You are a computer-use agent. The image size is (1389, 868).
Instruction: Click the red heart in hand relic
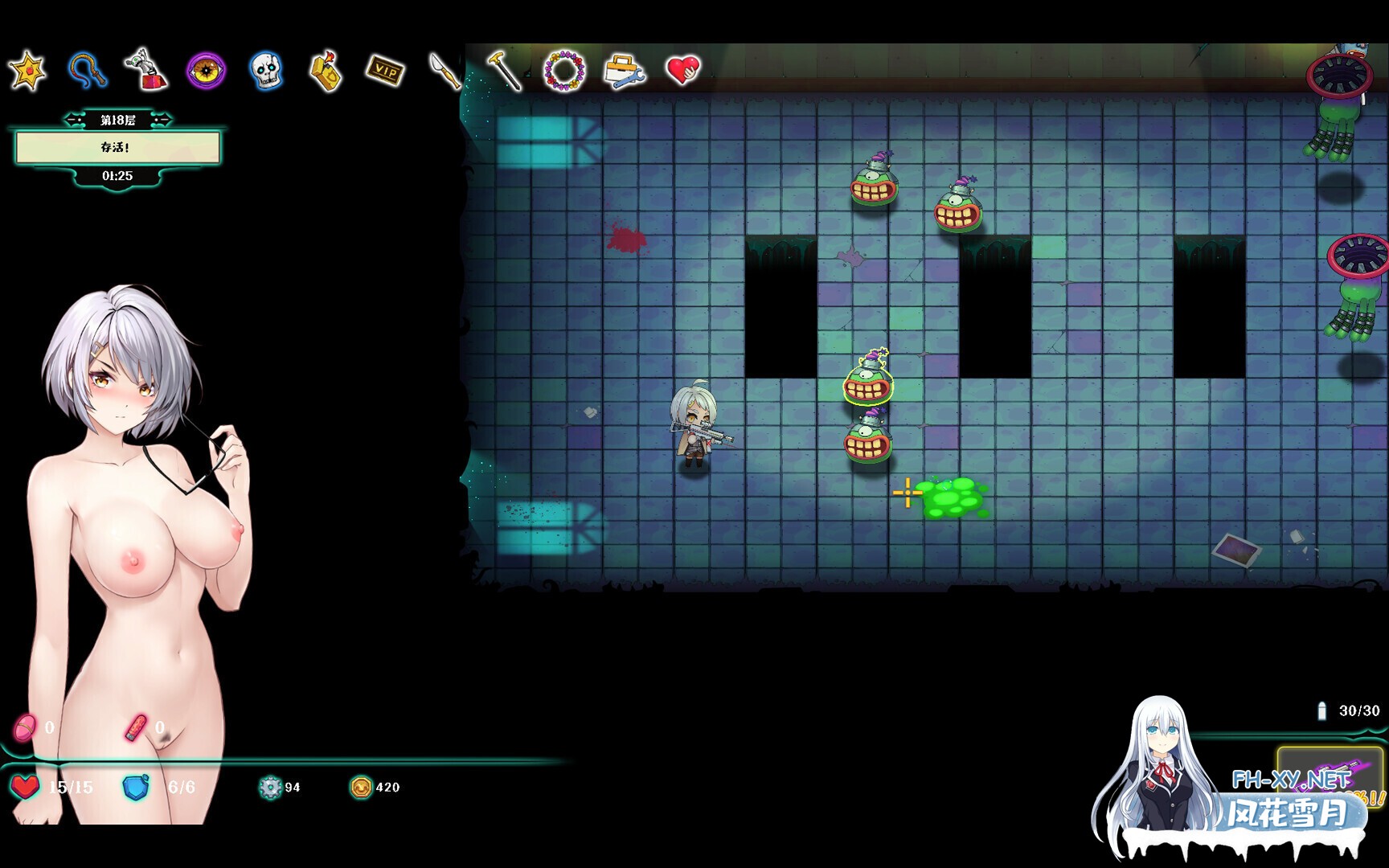pos(683,70)
